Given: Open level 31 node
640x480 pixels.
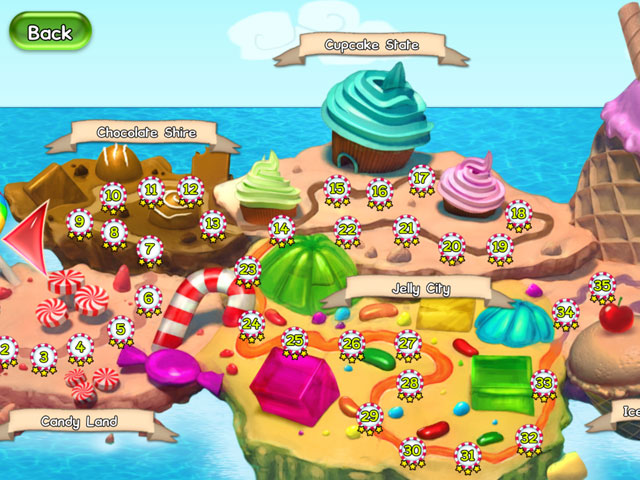Looking at the screenshot, I should pos(467,455).
